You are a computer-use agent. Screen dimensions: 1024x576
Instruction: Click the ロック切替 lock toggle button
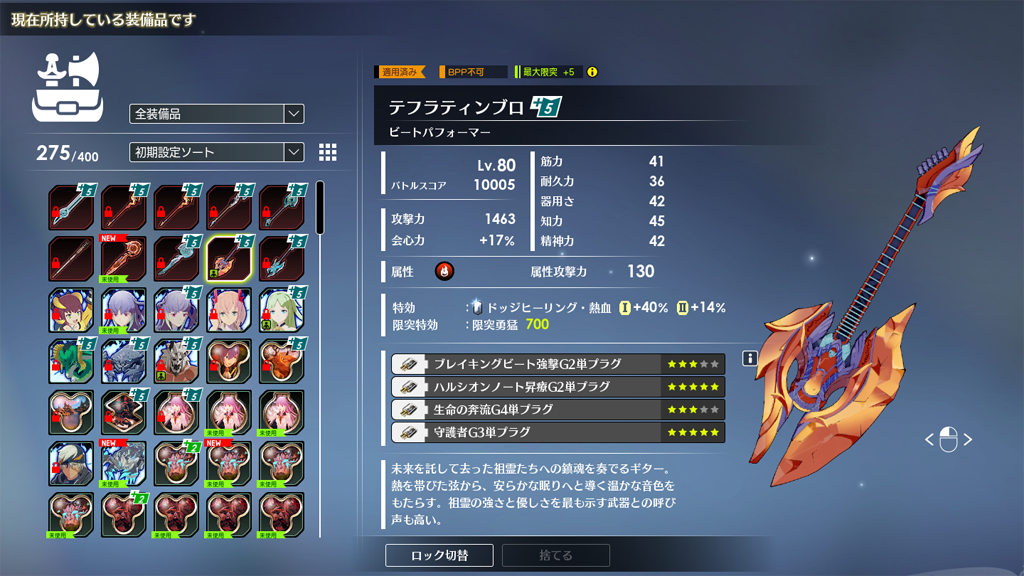440,555
